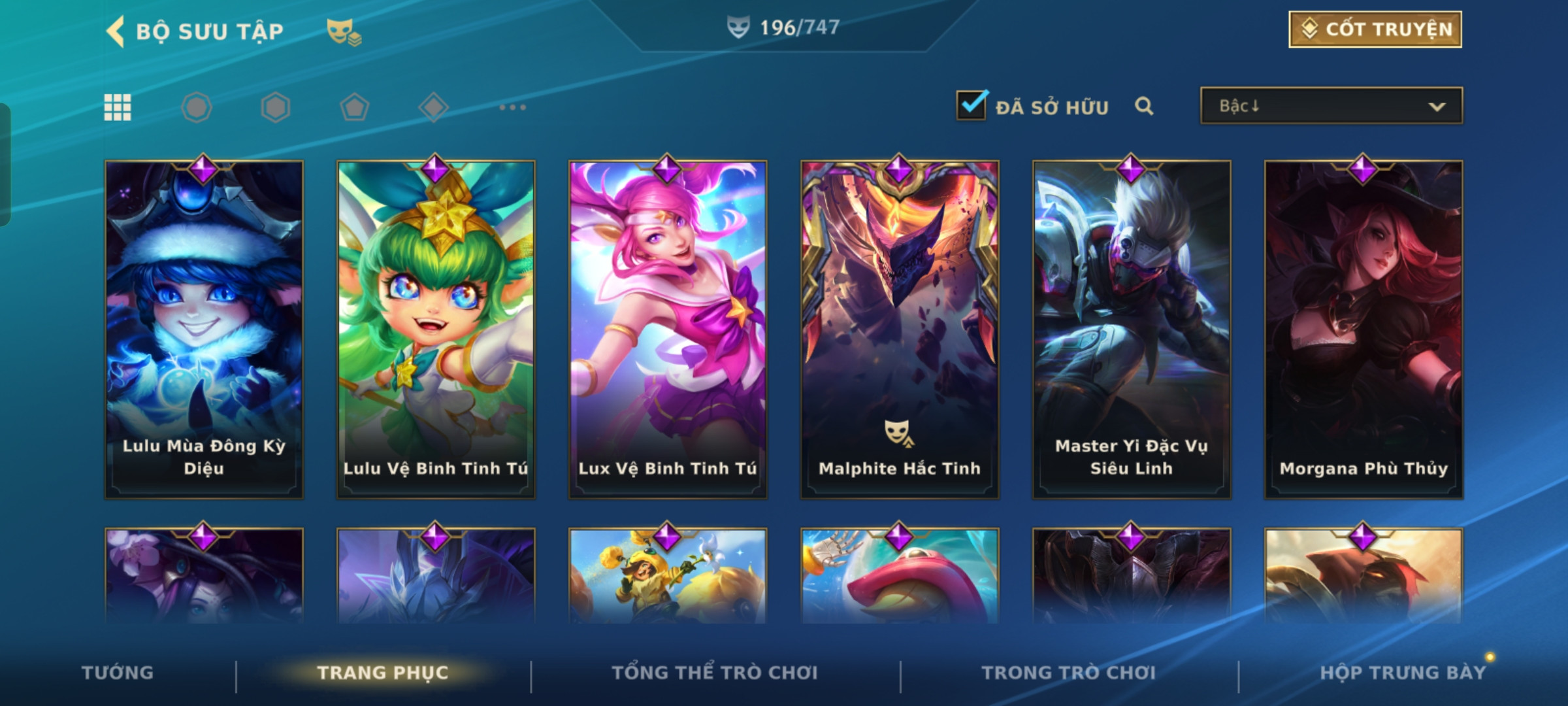Image resolution: width=1568 pixels, height=706 pixels.
Task: Toggle the Đã Sở Hữu checkbox
Action: pos(972,105)
